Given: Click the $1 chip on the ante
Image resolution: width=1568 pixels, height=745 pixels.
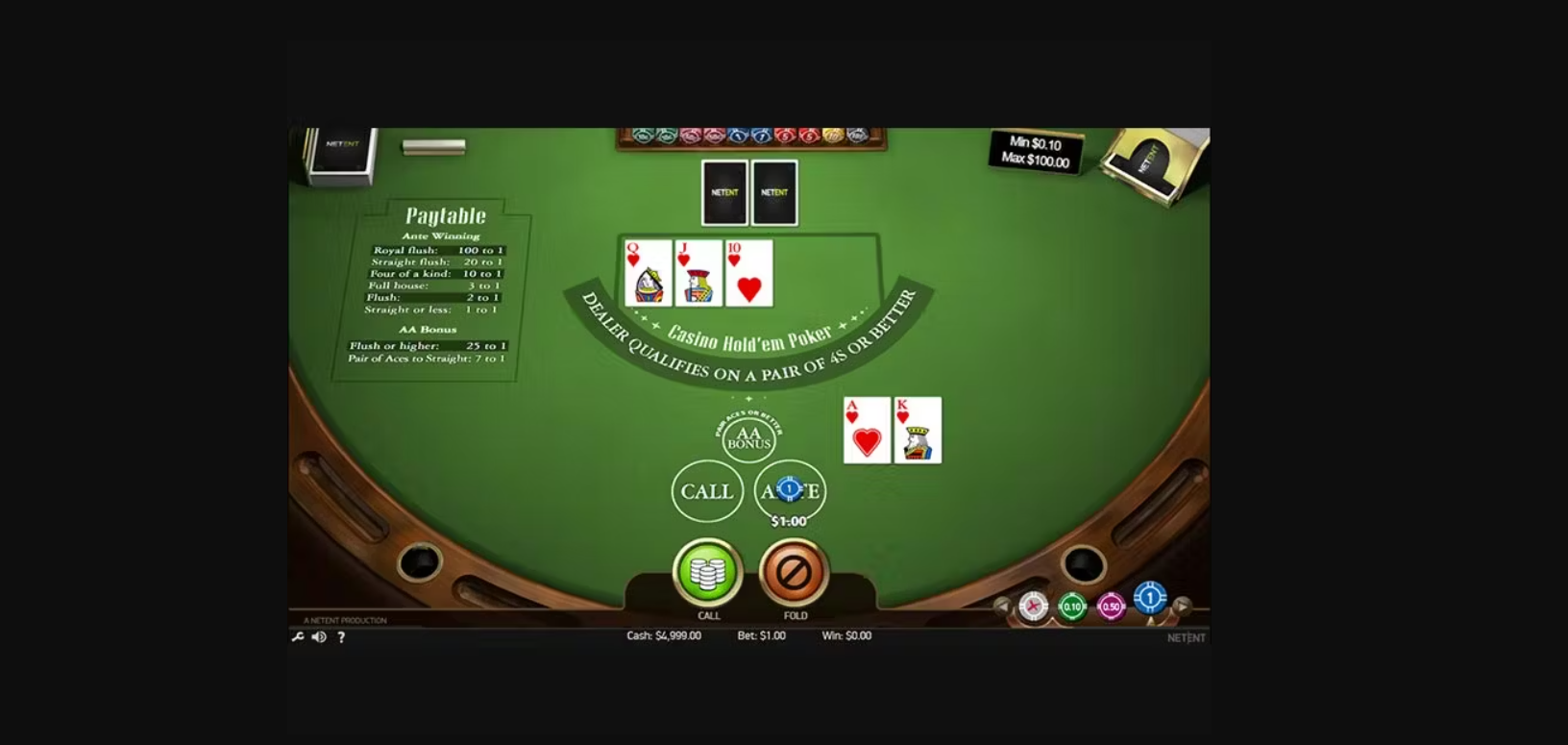Looking at the screenshot, I should pyautogui.click(x=789, y=487).
